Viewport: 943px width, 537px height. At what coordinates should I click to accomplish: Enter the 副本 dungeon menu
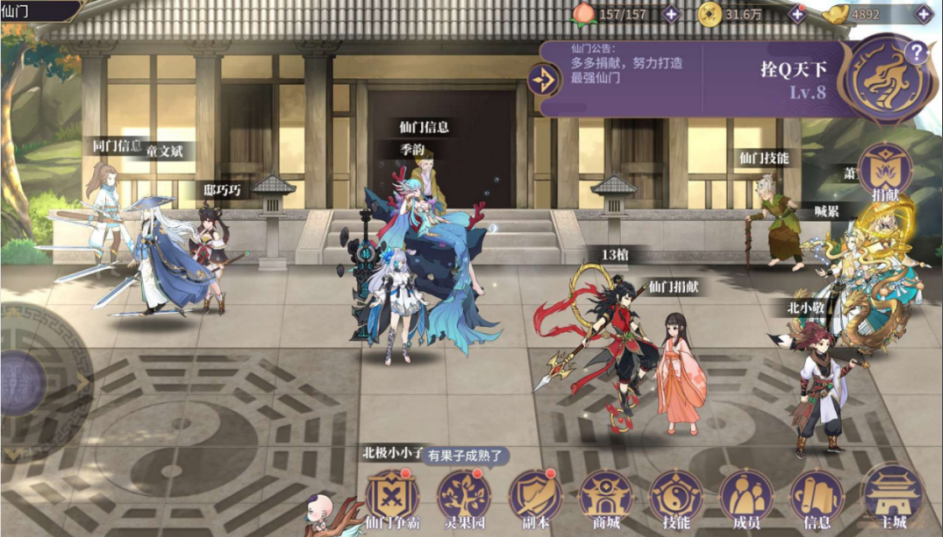[535, 496]
